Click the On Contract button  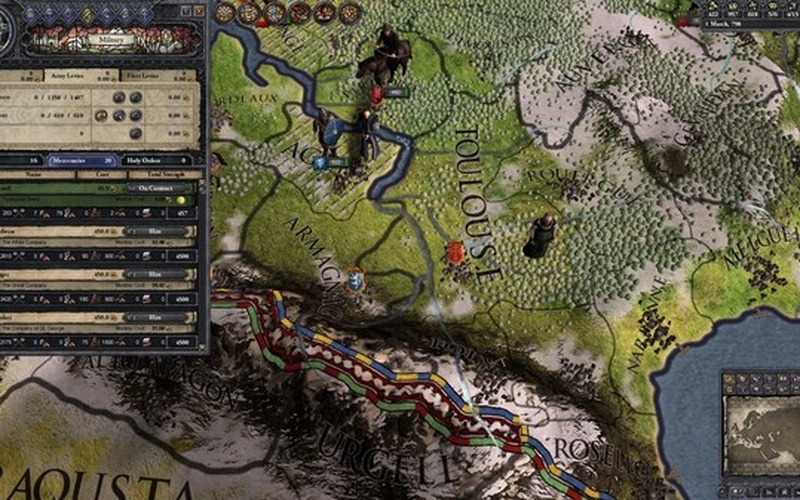click(x=154, y=187)
